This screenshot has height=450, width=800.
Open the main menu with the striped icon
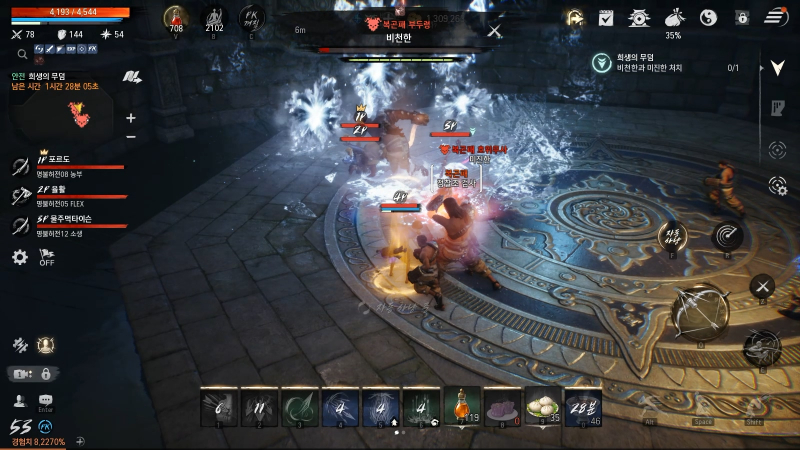[776, 17]
